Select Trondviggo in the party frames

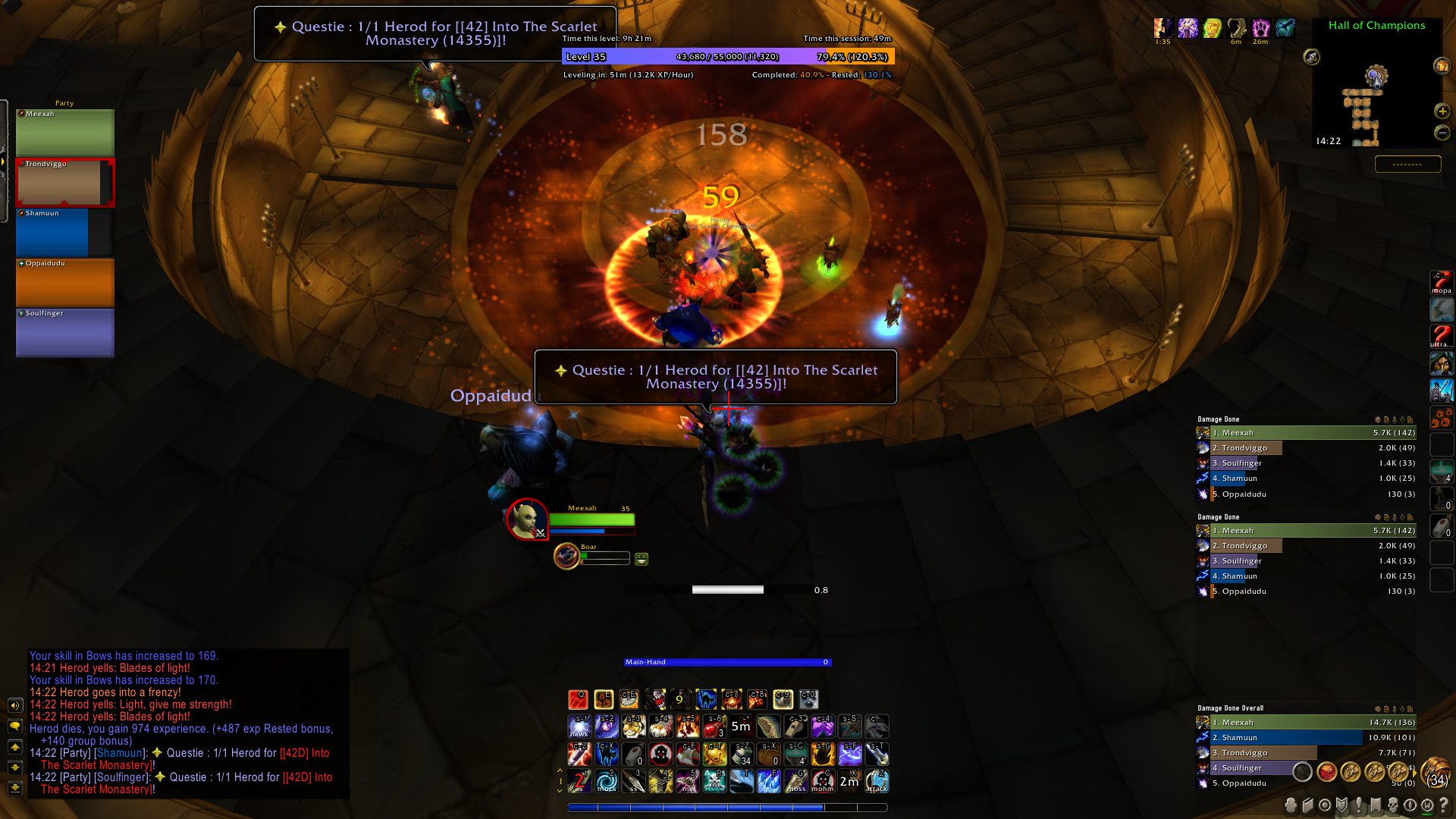[x=64, y=183]
